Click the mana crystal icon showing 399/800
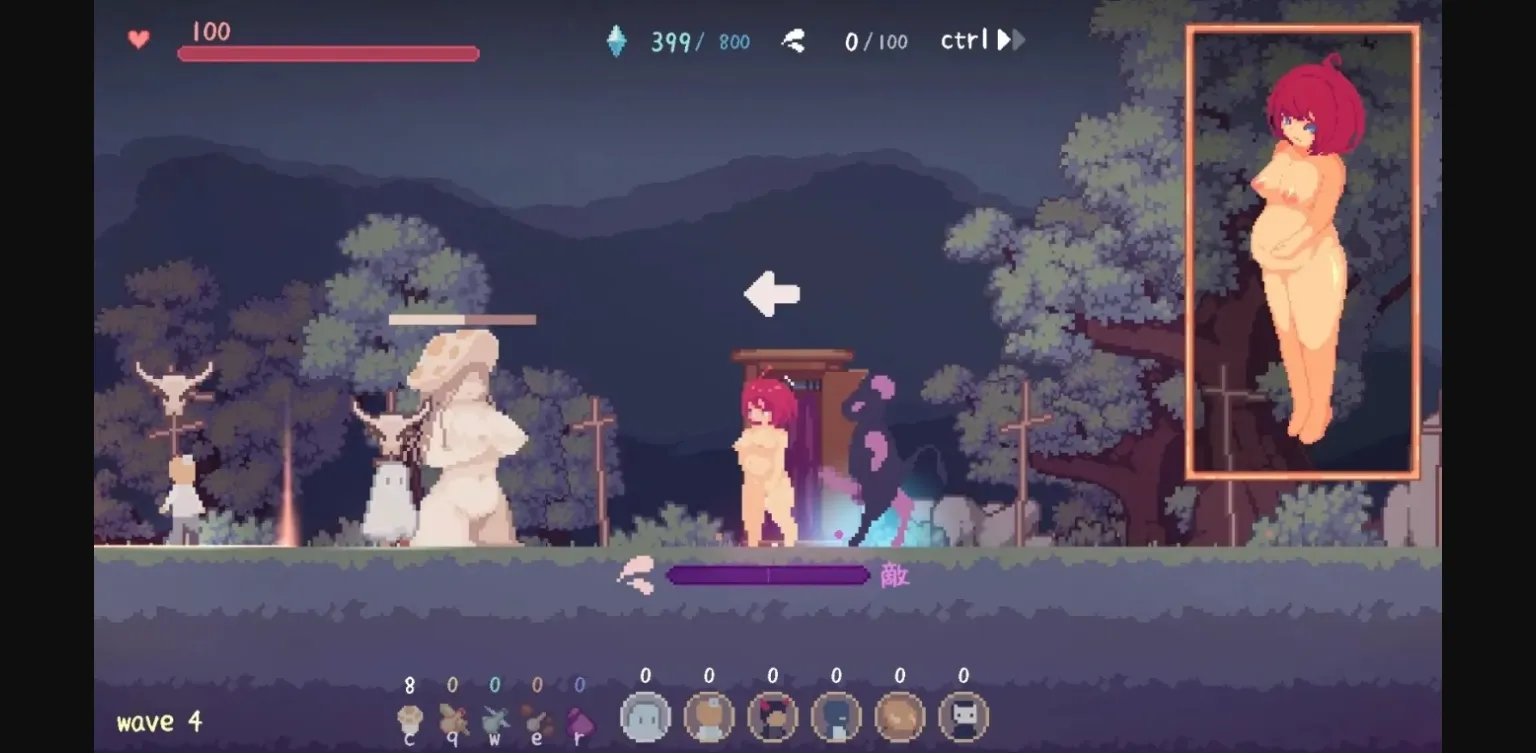 (x=618, y=40)
